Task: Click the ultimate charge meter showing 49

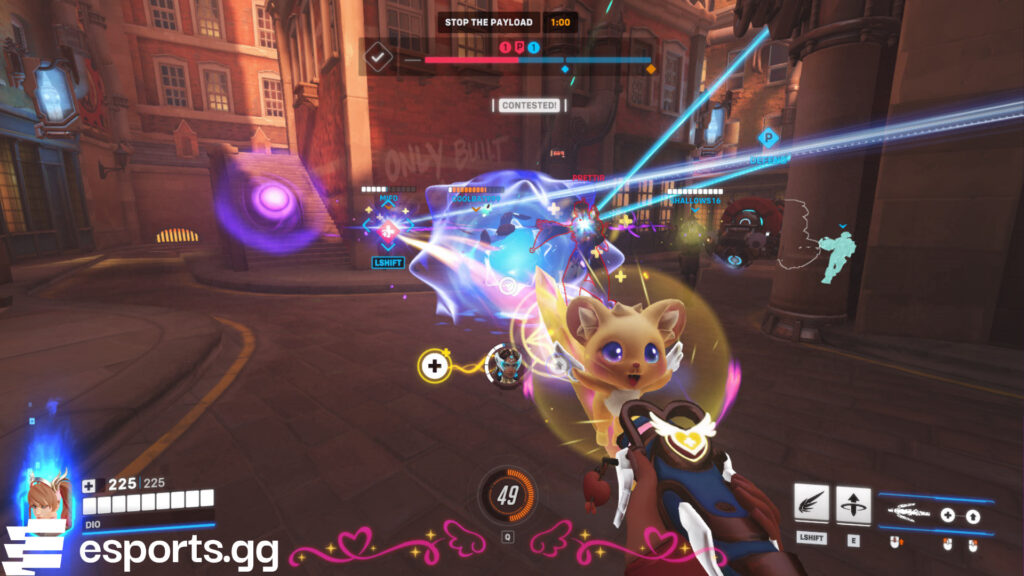Action: (507, 494)
